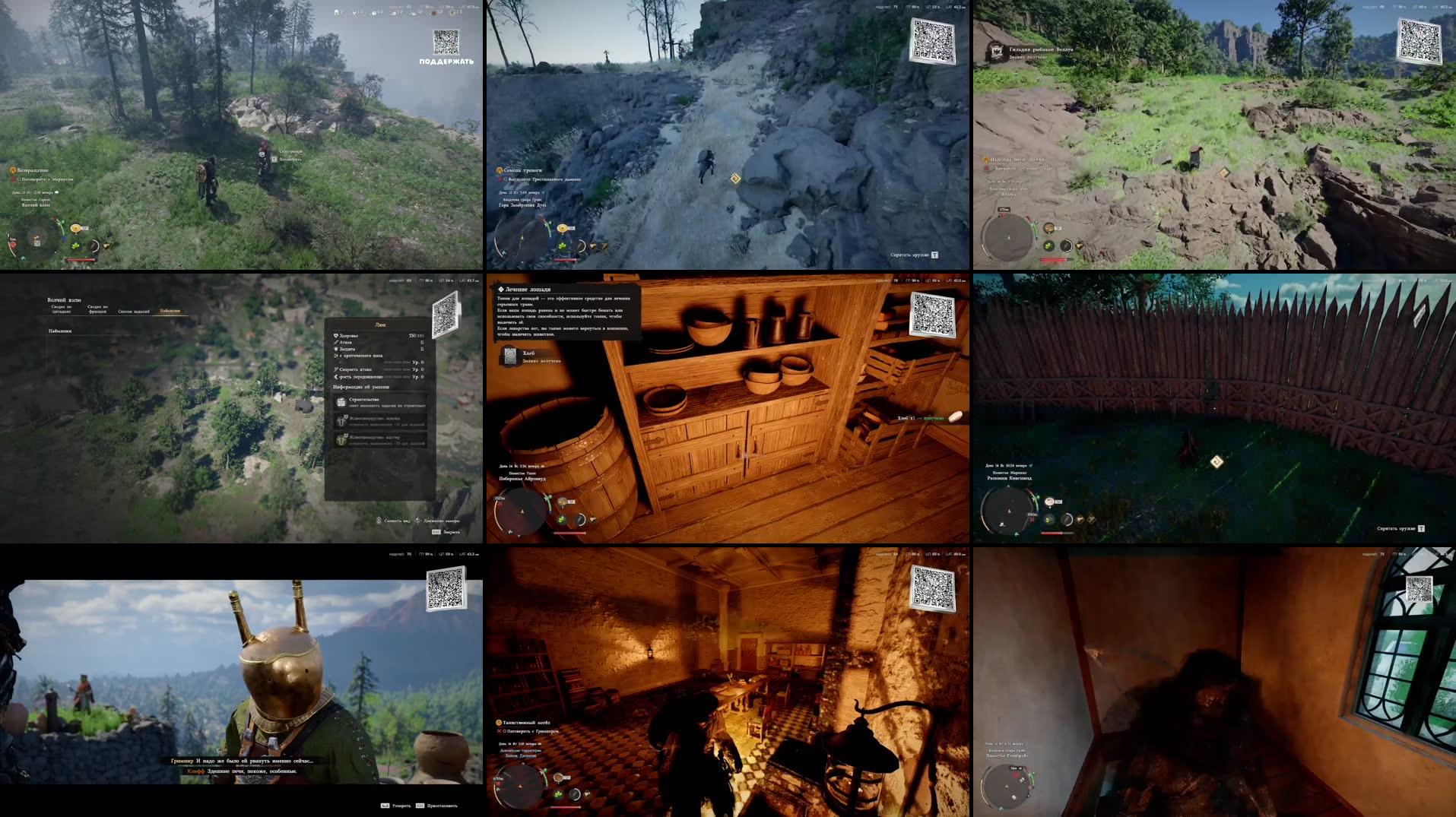The height and width of the screenshot is (817, 1456).
Task: Click the Животноводство мастер skill icon
Action: (x=341, y=440)
